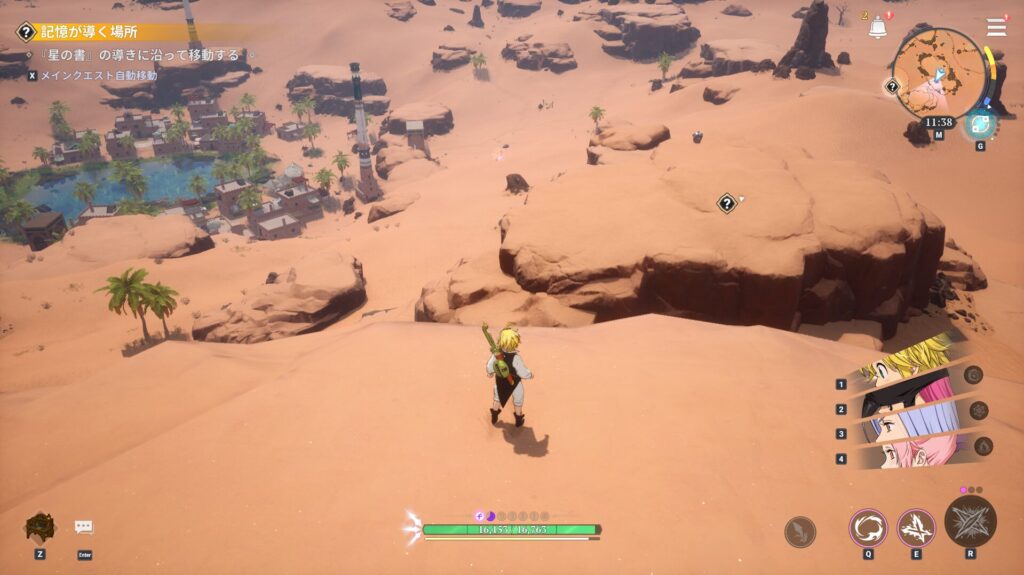Activate the swirling vortex skill

point(868,528)
